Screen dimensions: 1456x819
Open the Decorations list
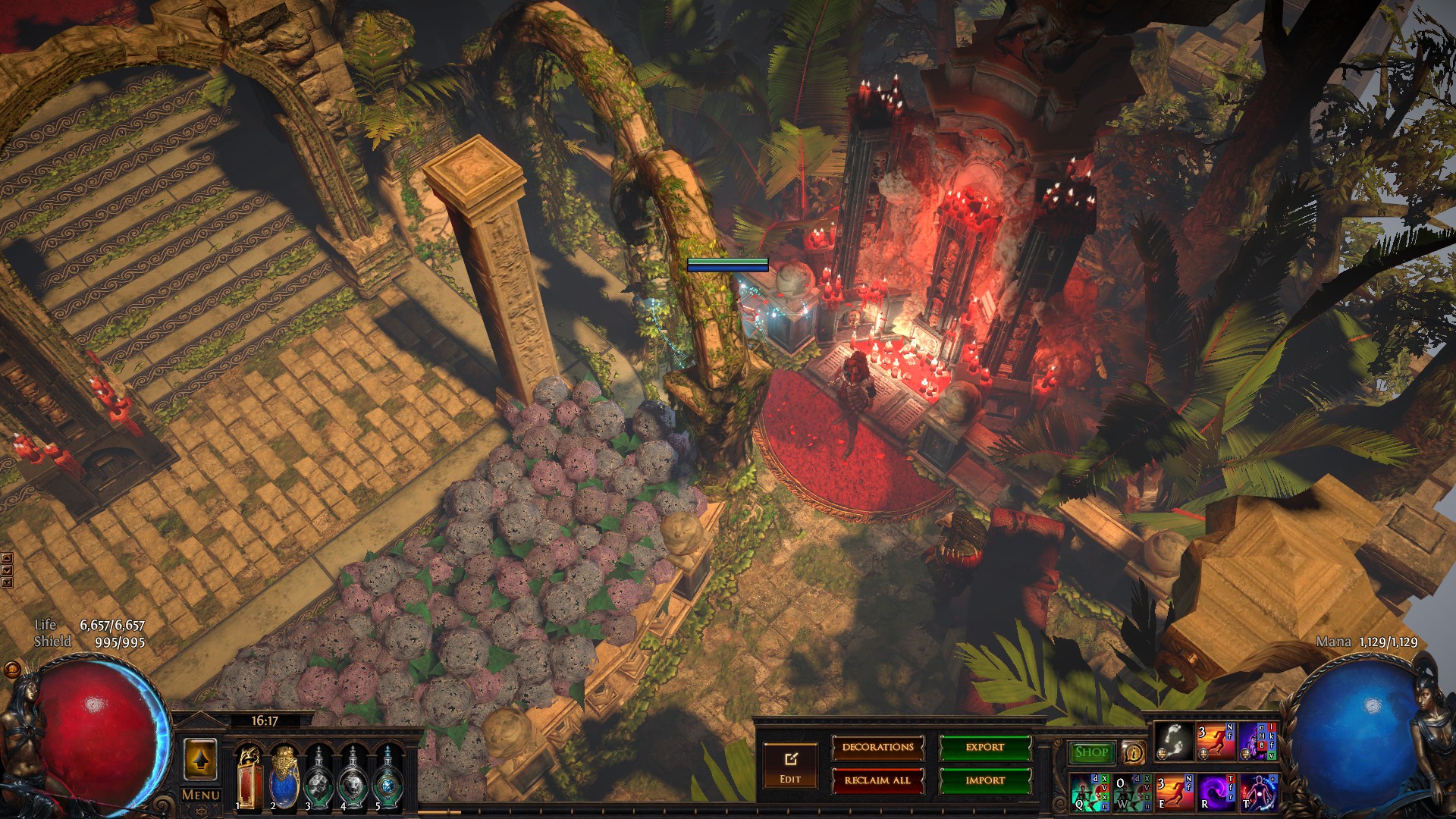click(877, 748)
